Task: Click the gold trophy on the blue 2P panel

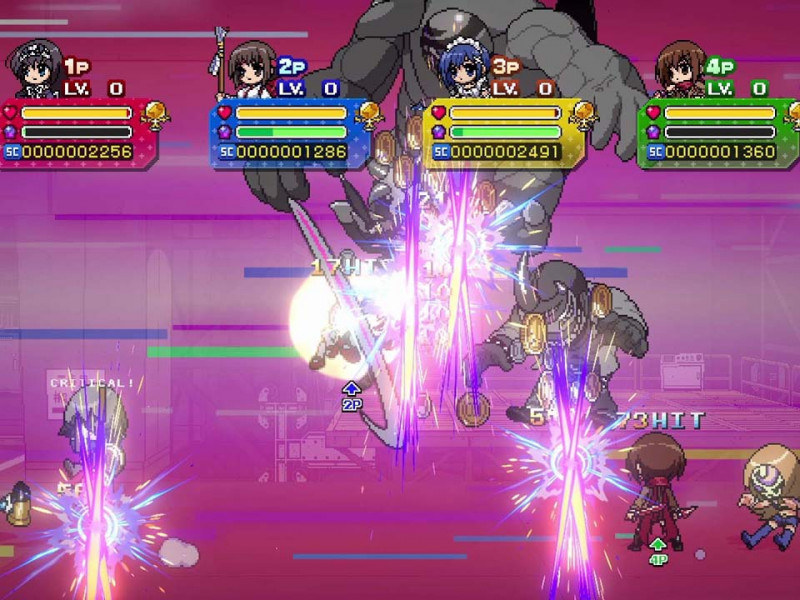Action: pos(370,116)
